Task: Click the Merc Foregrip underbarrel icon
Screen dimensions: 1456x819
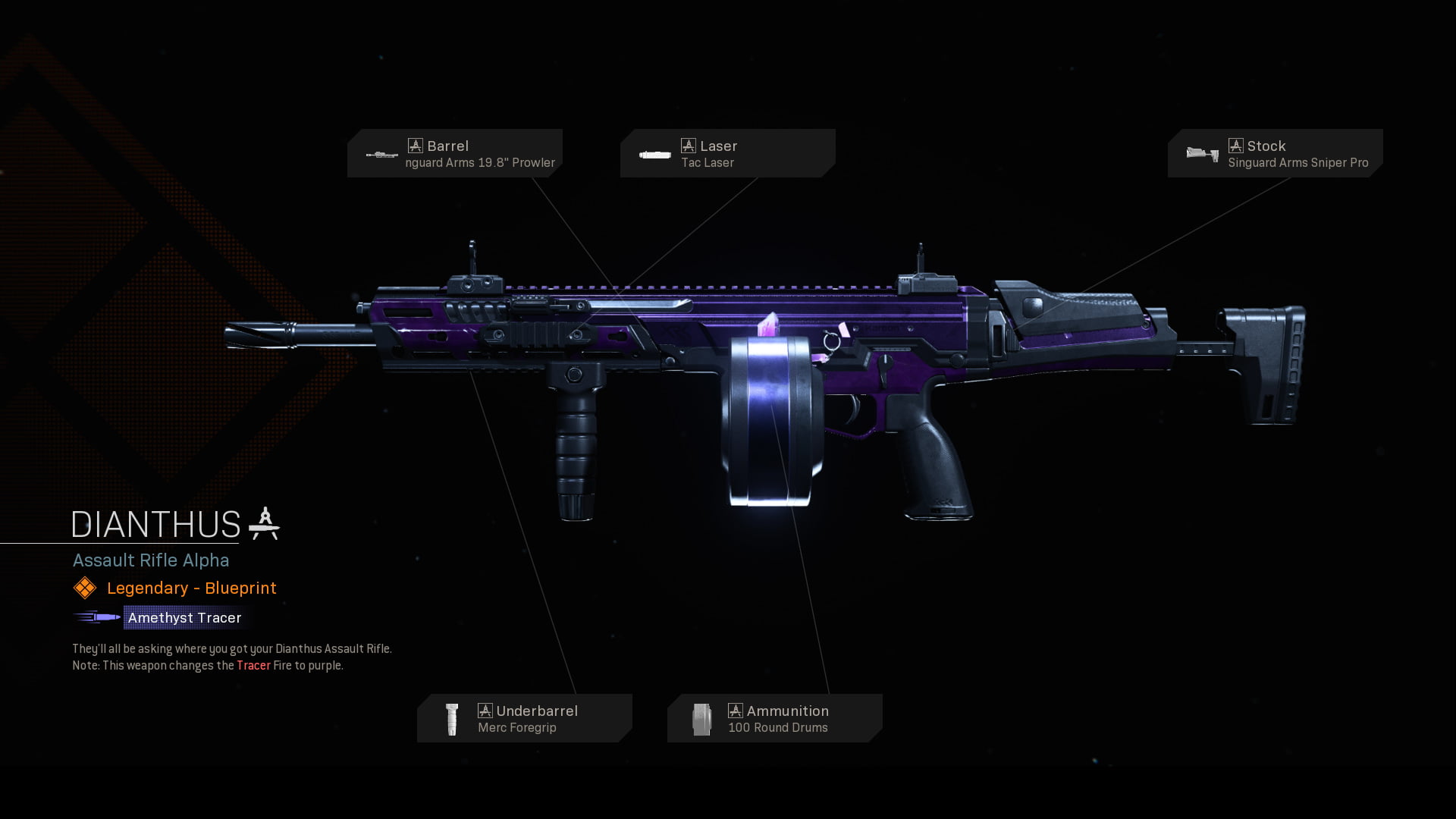Action: (x=451, y=717)
